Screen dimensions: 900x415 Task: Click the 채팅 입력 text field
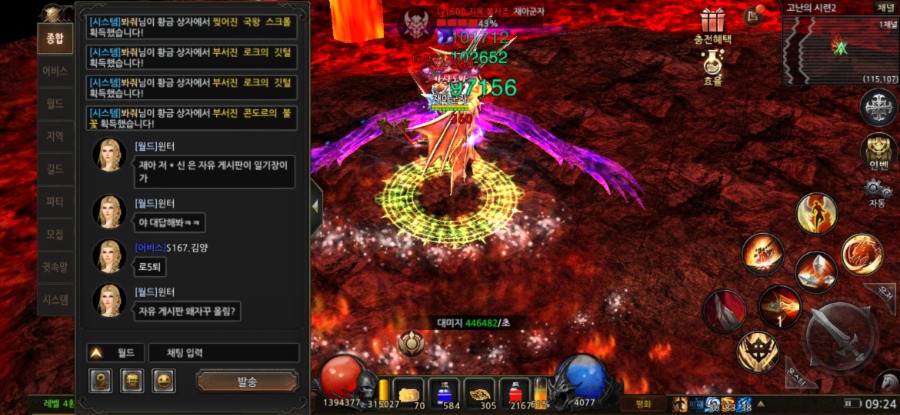click(x=223, y=353)
